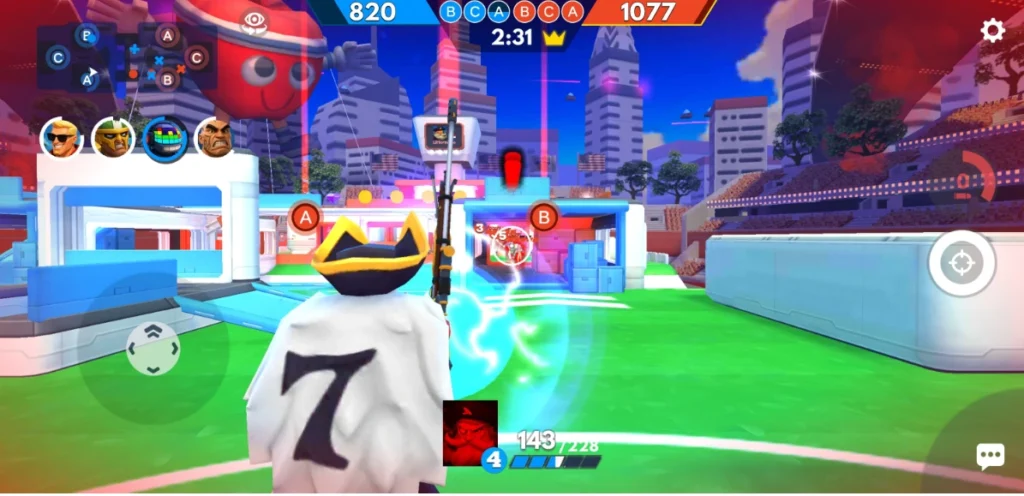Image resolution: width=1024 pixels, height=496 pixels.
Task: Tap the spectate eye icon
Action: coord(254,21)
